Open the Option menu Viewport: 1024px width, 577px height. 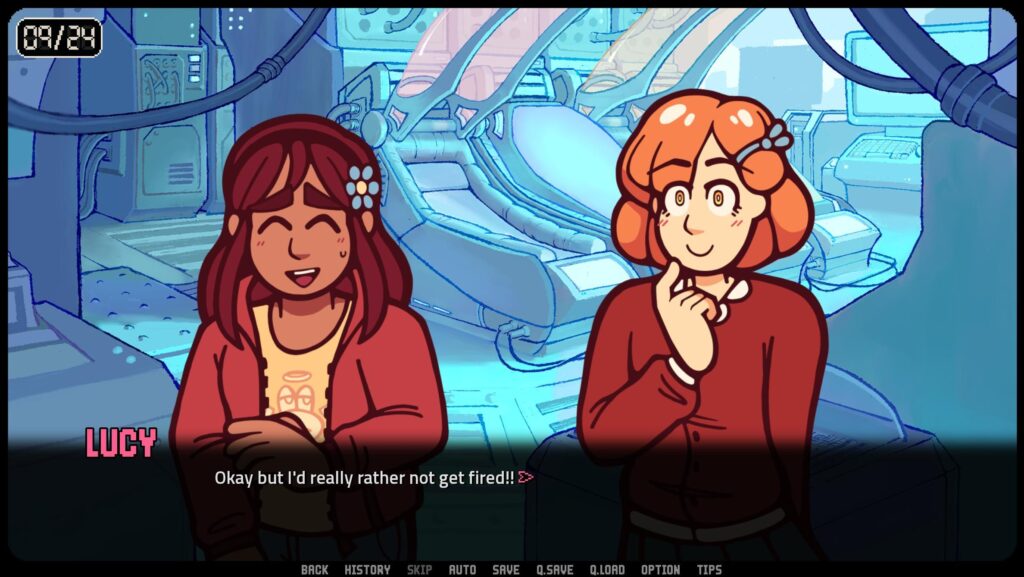[661, 570]
